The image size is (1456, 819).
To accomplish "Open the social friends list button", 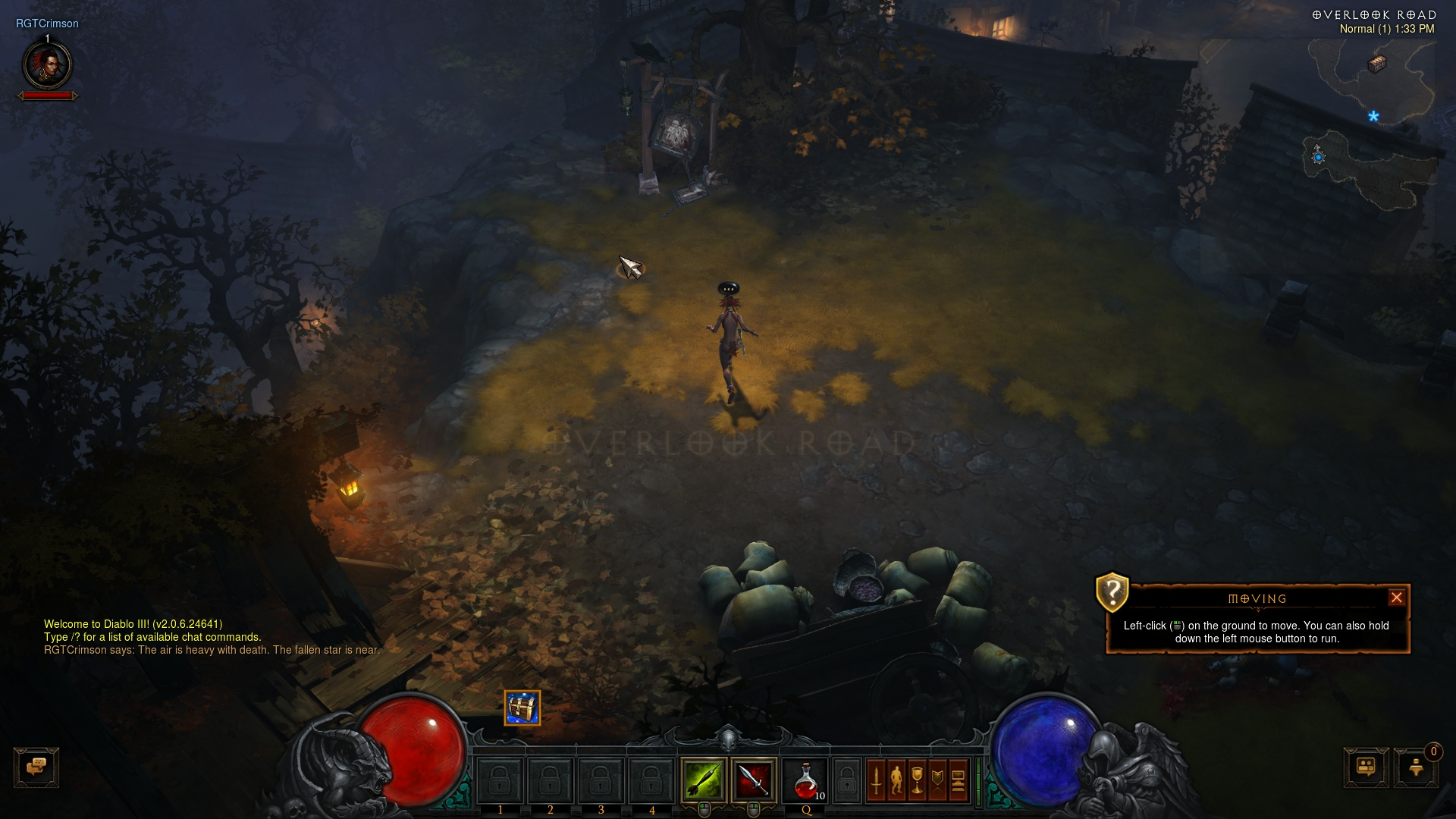I will (1366, 767).
